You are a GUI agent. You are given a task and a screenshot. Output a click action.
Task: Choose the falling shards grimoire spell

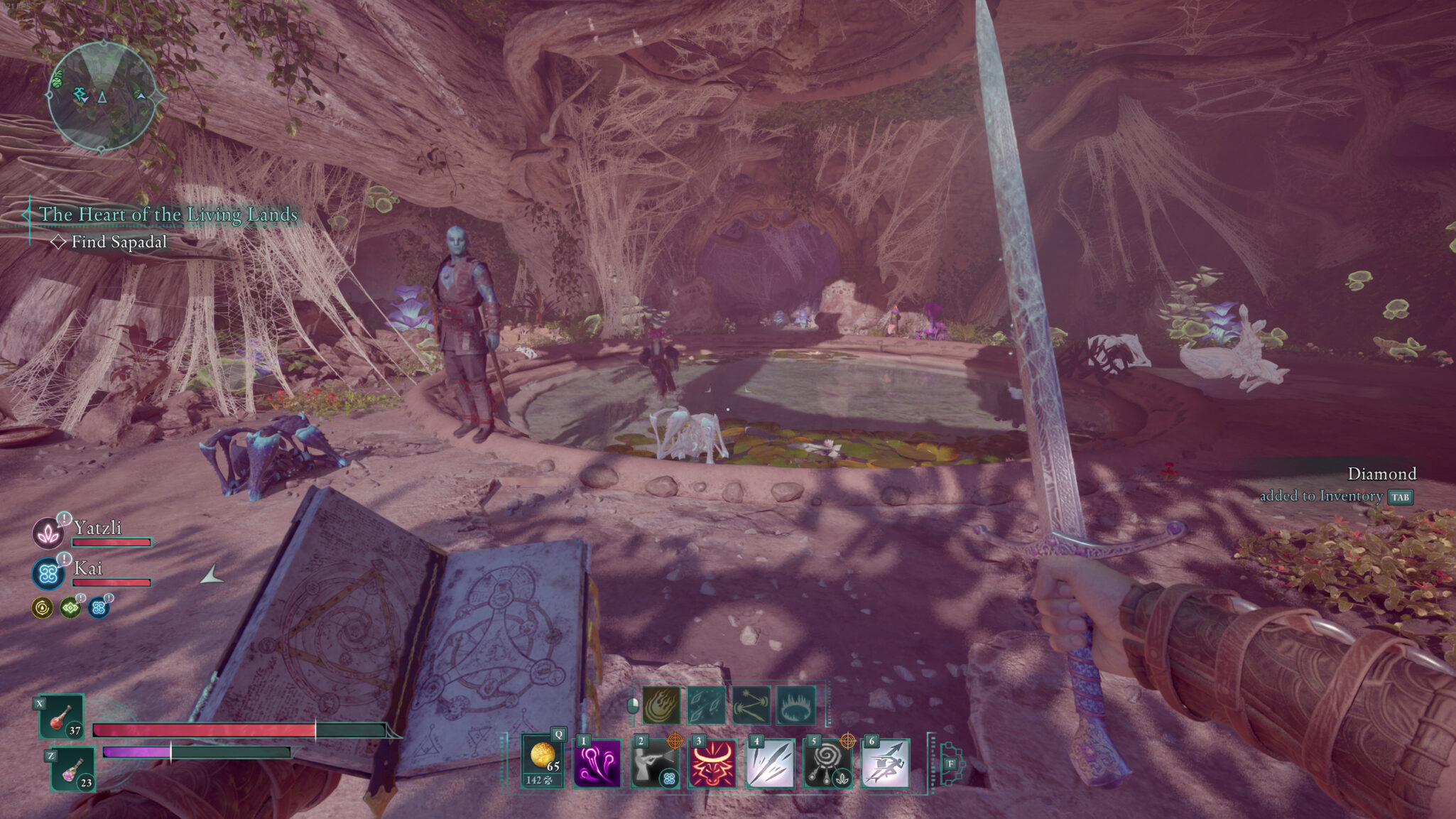tap(706, 705)
